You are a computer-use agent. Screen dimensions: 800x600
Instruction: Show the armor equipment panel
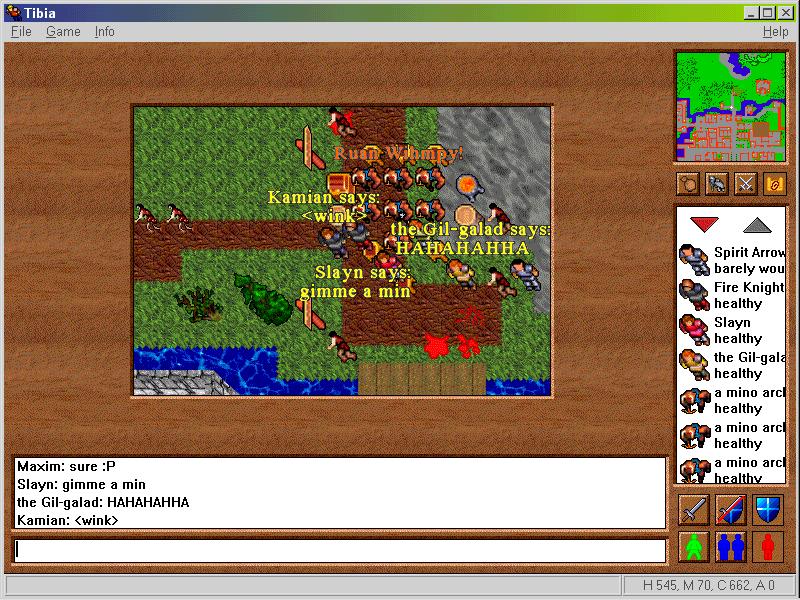pos(716,184)
